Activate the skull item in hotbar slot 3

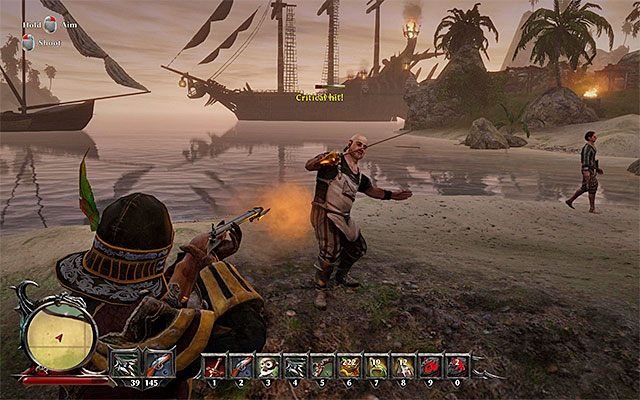point(268,365)
